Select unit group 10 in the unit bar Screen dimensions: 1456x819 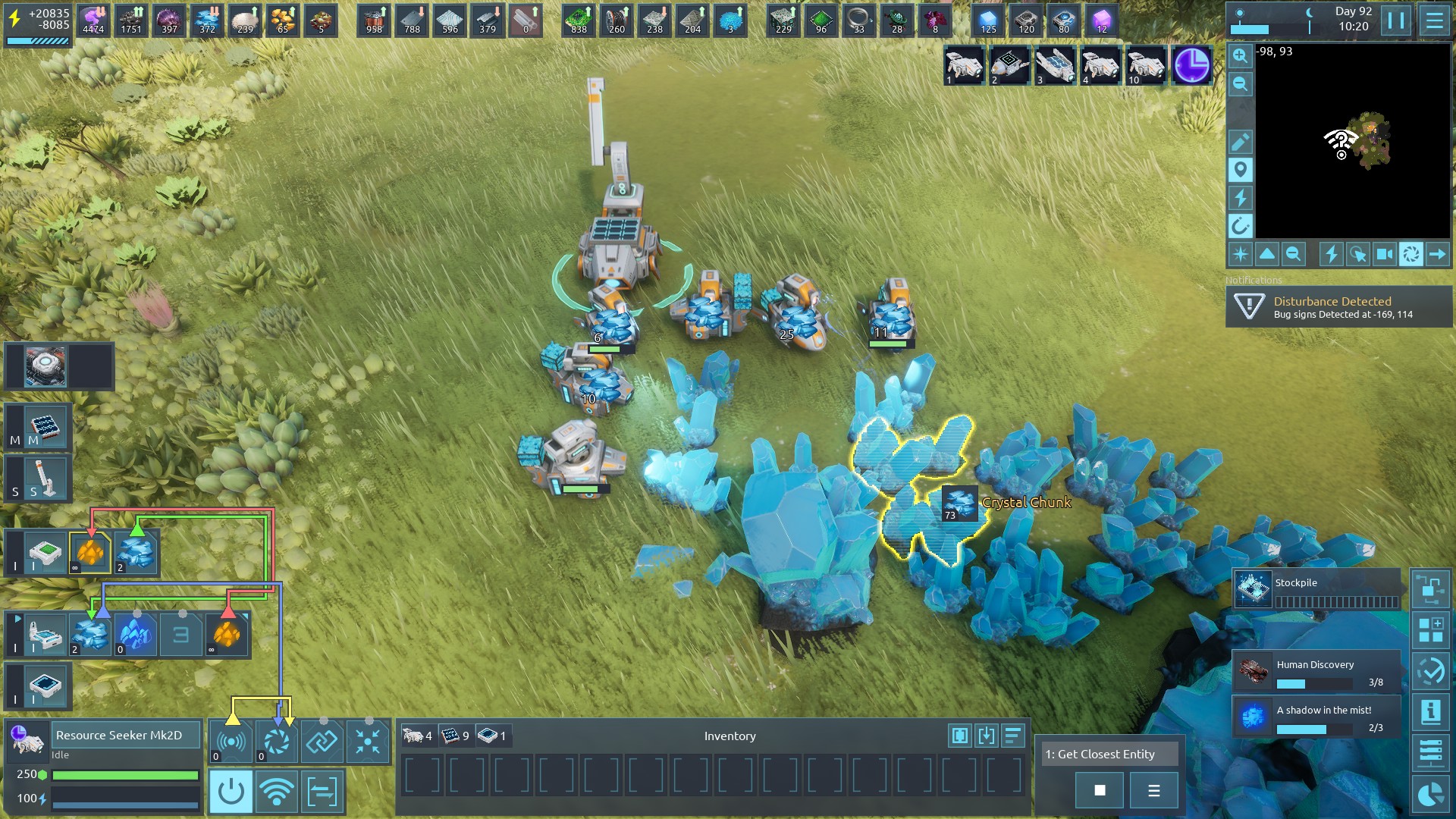(x=1146, y=65)
